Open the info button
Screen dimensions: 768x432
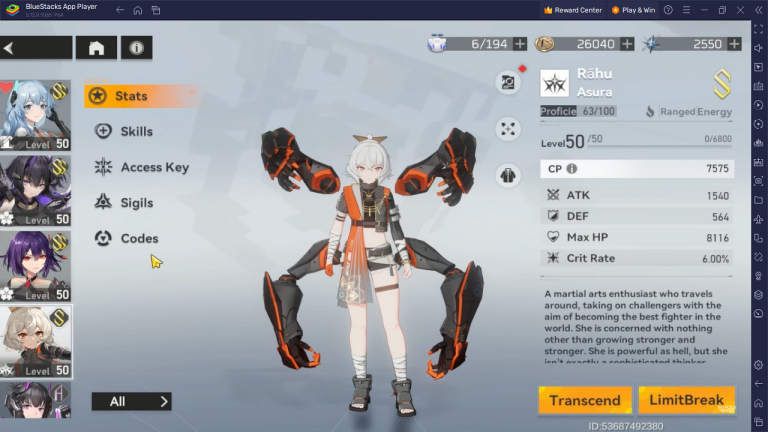[x=136, y=47]
